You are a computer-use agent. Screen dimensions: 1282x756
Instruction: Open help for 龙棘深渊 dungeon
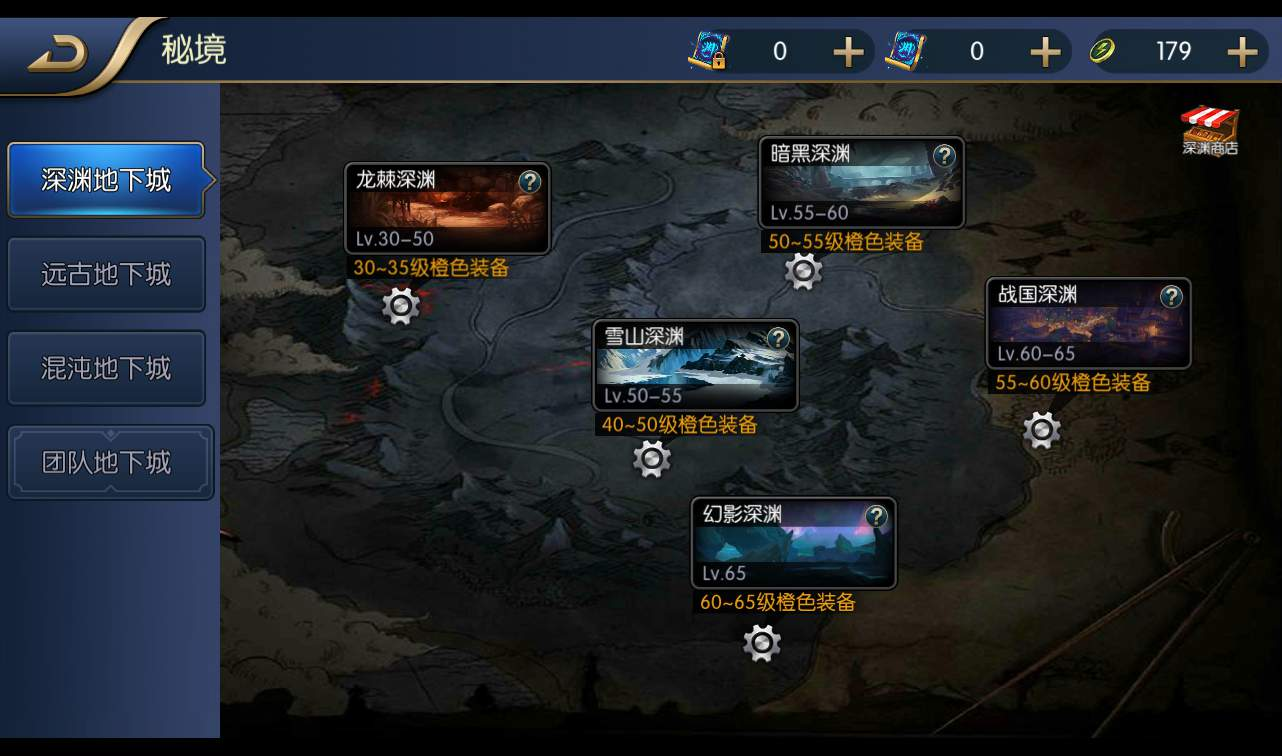tap(530, 183)
